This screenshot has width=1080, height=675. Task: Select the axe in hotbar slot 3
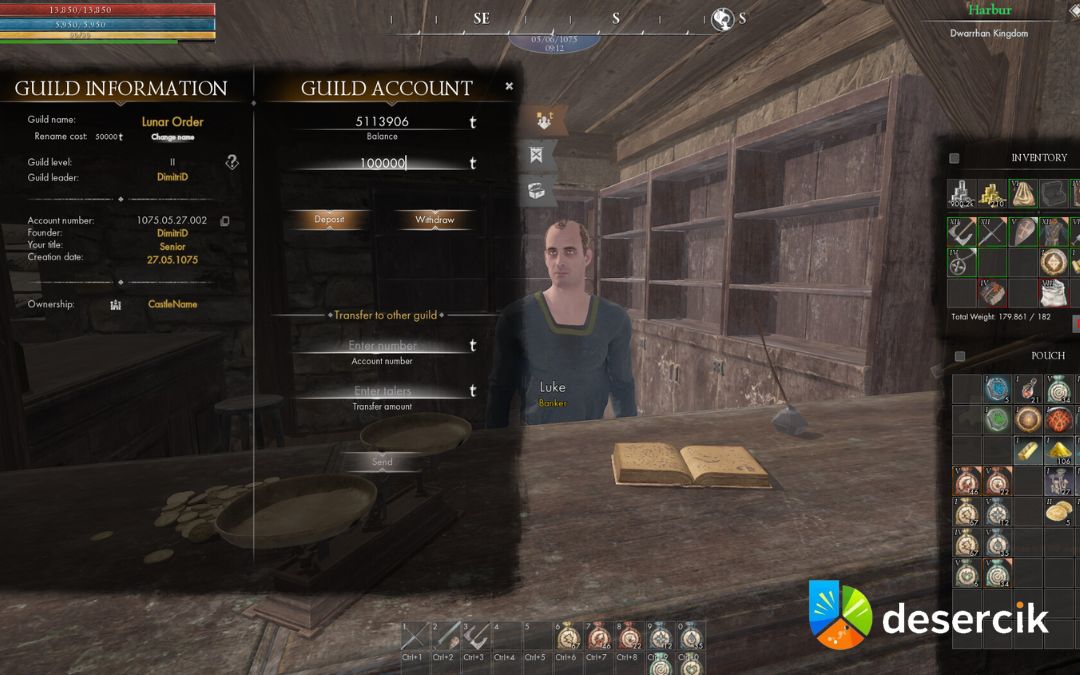tap(476, 636)
